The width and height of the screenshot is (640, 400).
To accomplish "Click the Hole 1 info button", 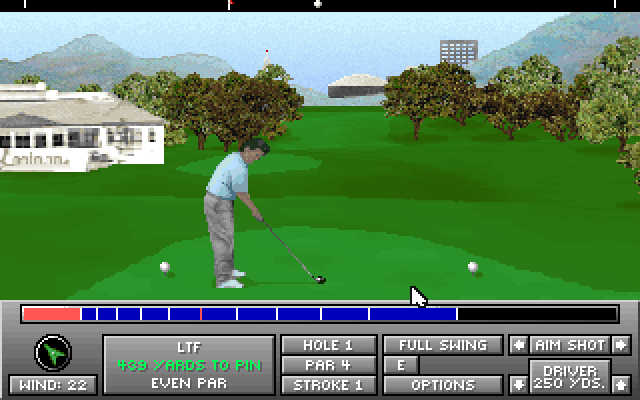I will click(329, 345).
